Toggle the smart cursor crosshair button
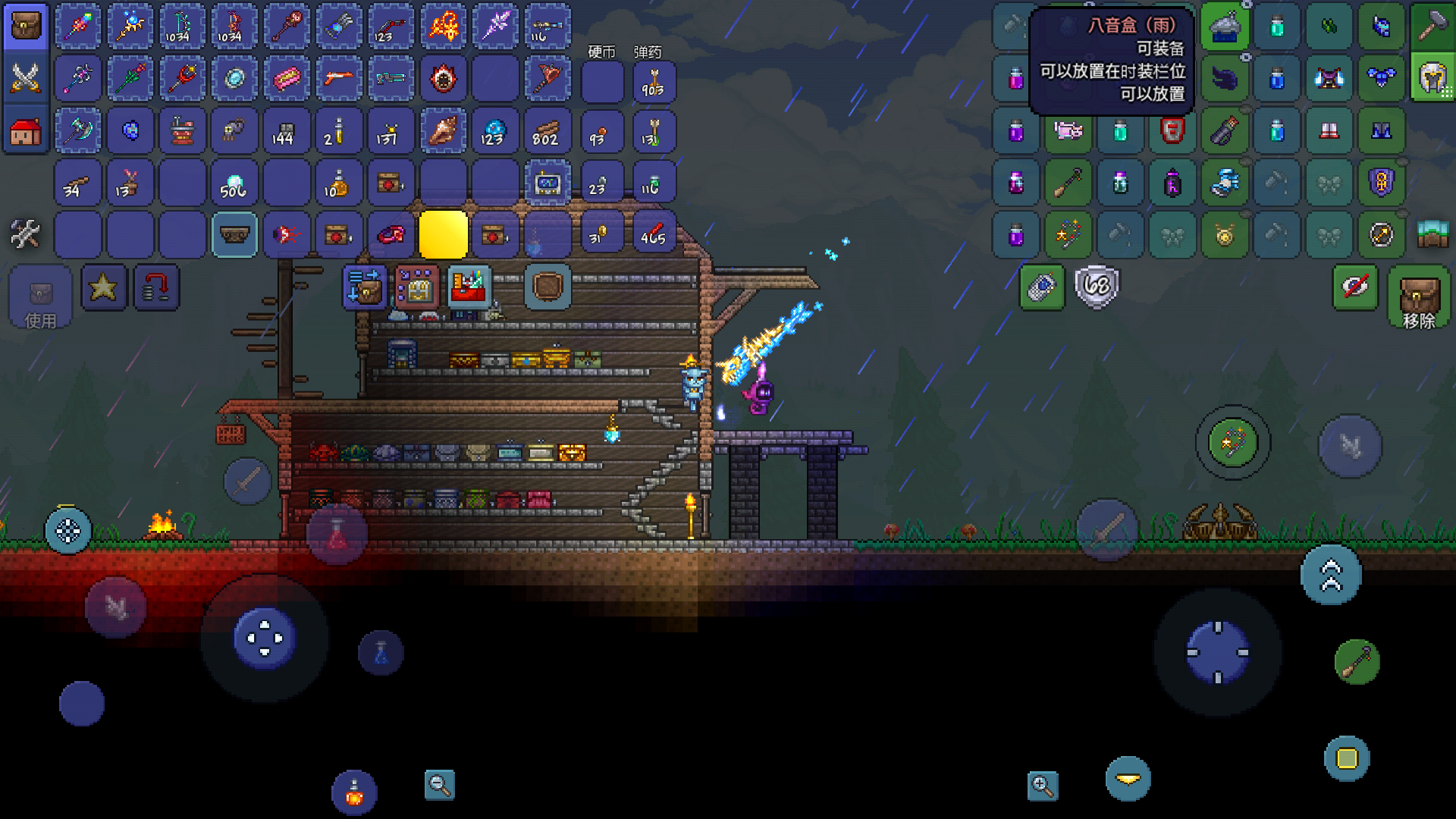Viewport: 1456px width, 819px height. [68, 531]
